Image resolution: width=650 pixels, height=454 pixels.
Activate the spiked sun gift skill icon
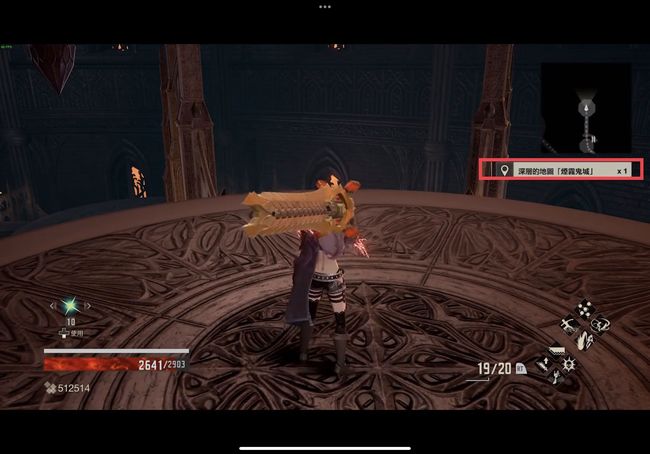[x=568, y=362]
